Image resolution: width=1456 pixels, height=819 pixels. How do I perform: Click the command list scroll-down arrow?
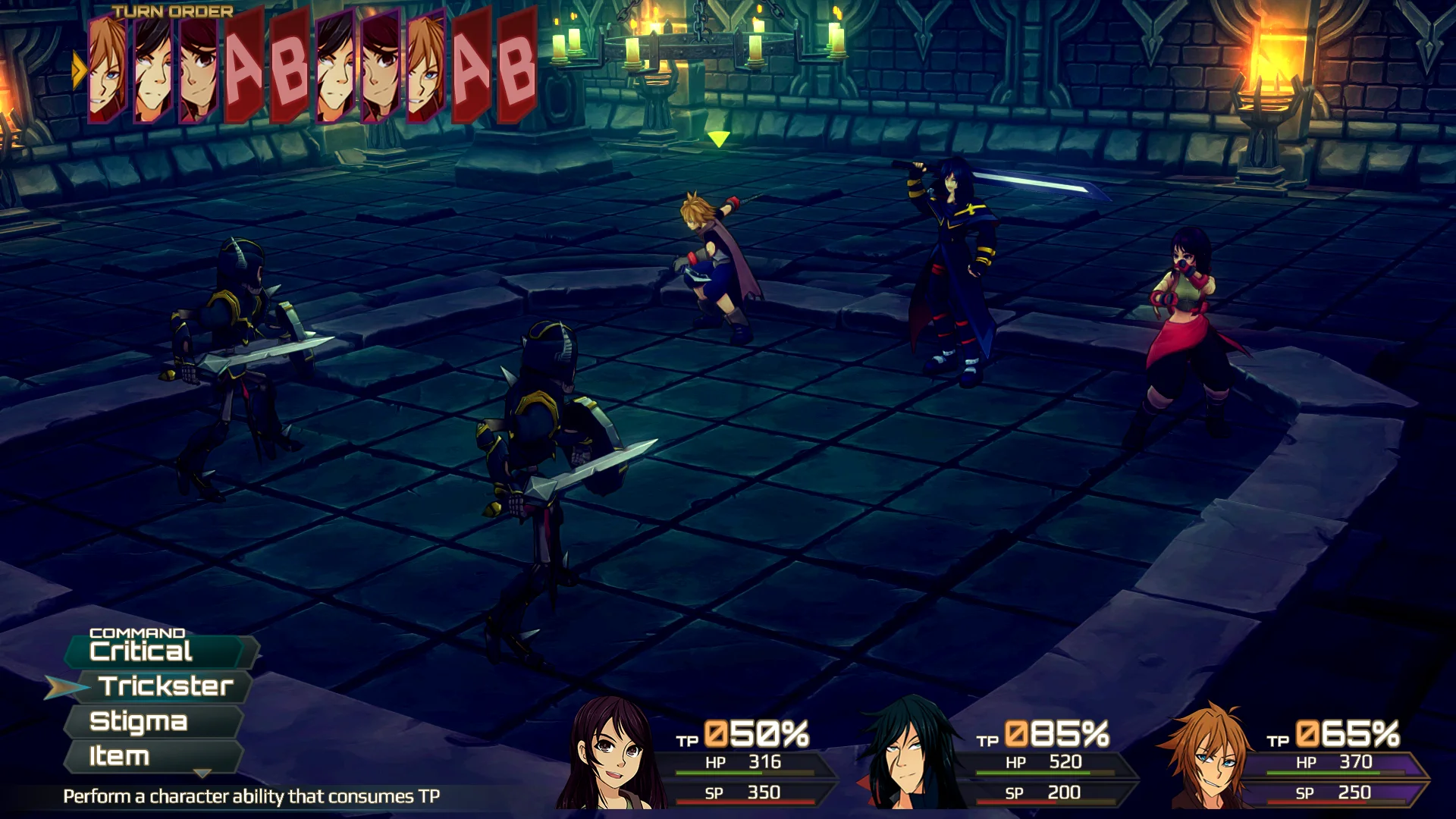pos(202,773)
